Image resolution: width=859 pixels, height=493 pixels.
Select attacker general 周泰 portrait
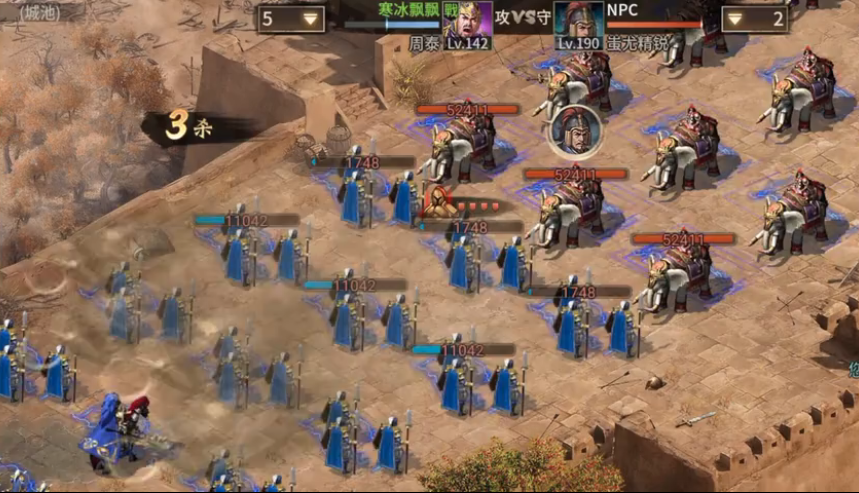pyautogui.click(x=466, y=19)
